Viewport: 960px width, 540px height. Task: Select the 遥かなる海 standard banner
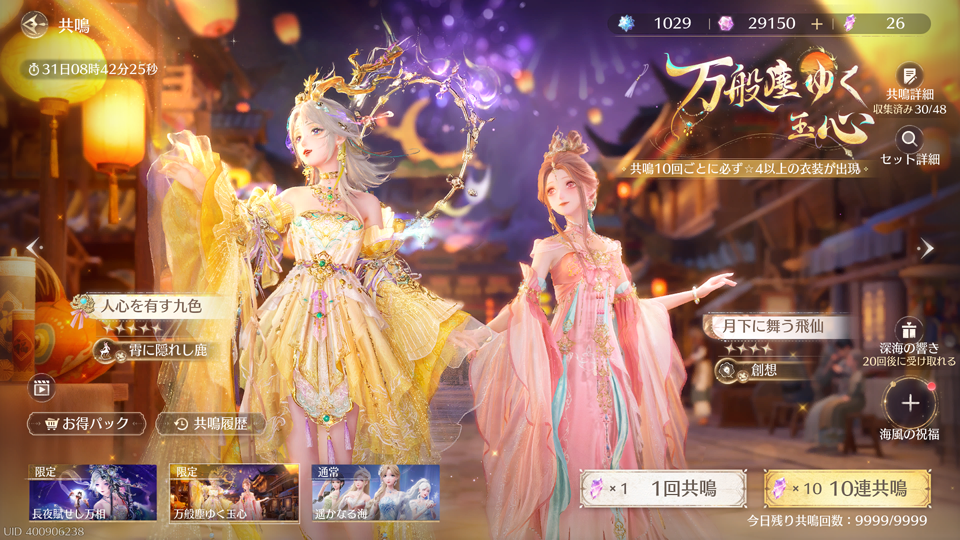pos(376,492)
